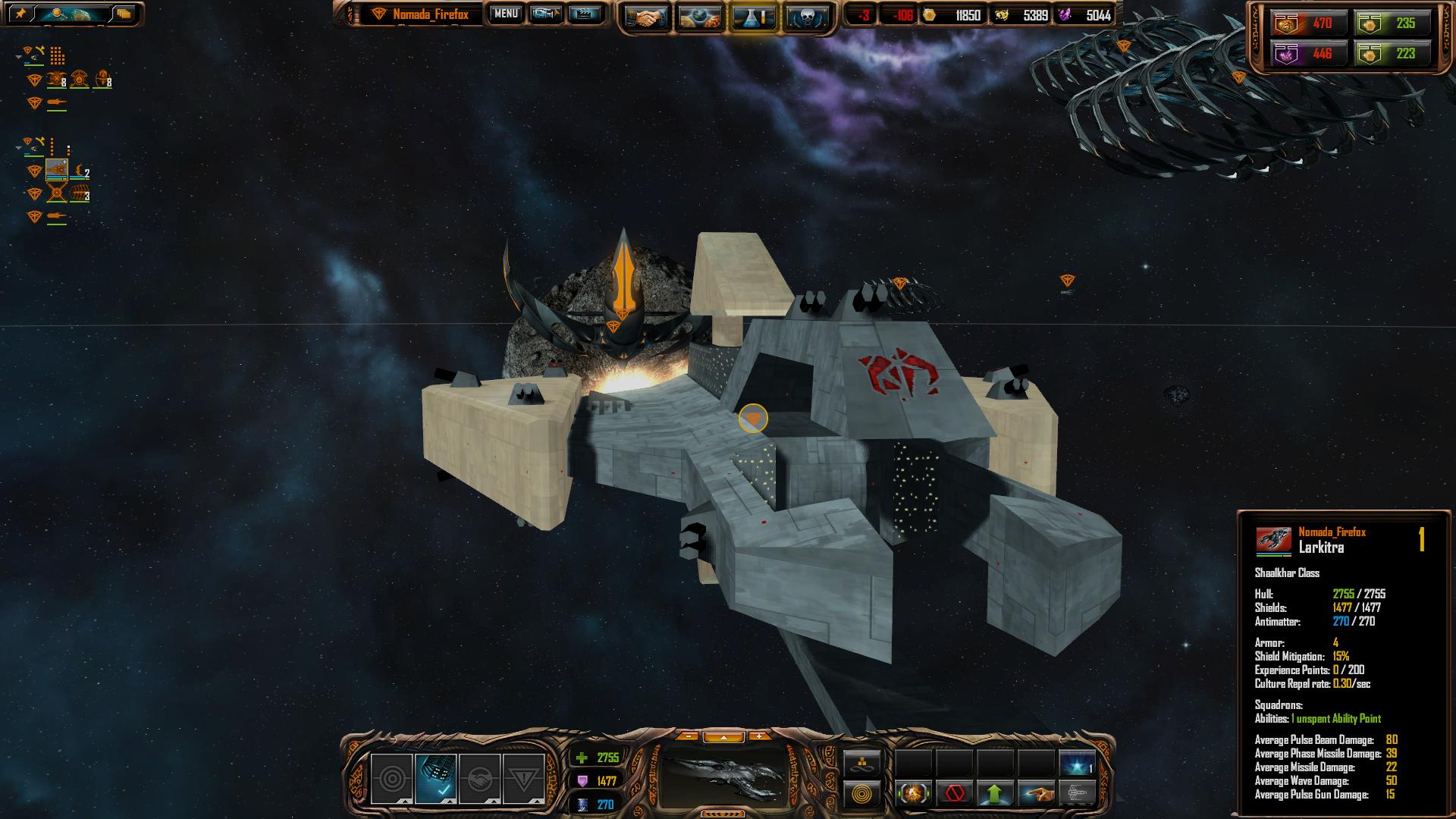Open the skull pirates screen
Screen dimensions: 1456x819
click(806, 17)
